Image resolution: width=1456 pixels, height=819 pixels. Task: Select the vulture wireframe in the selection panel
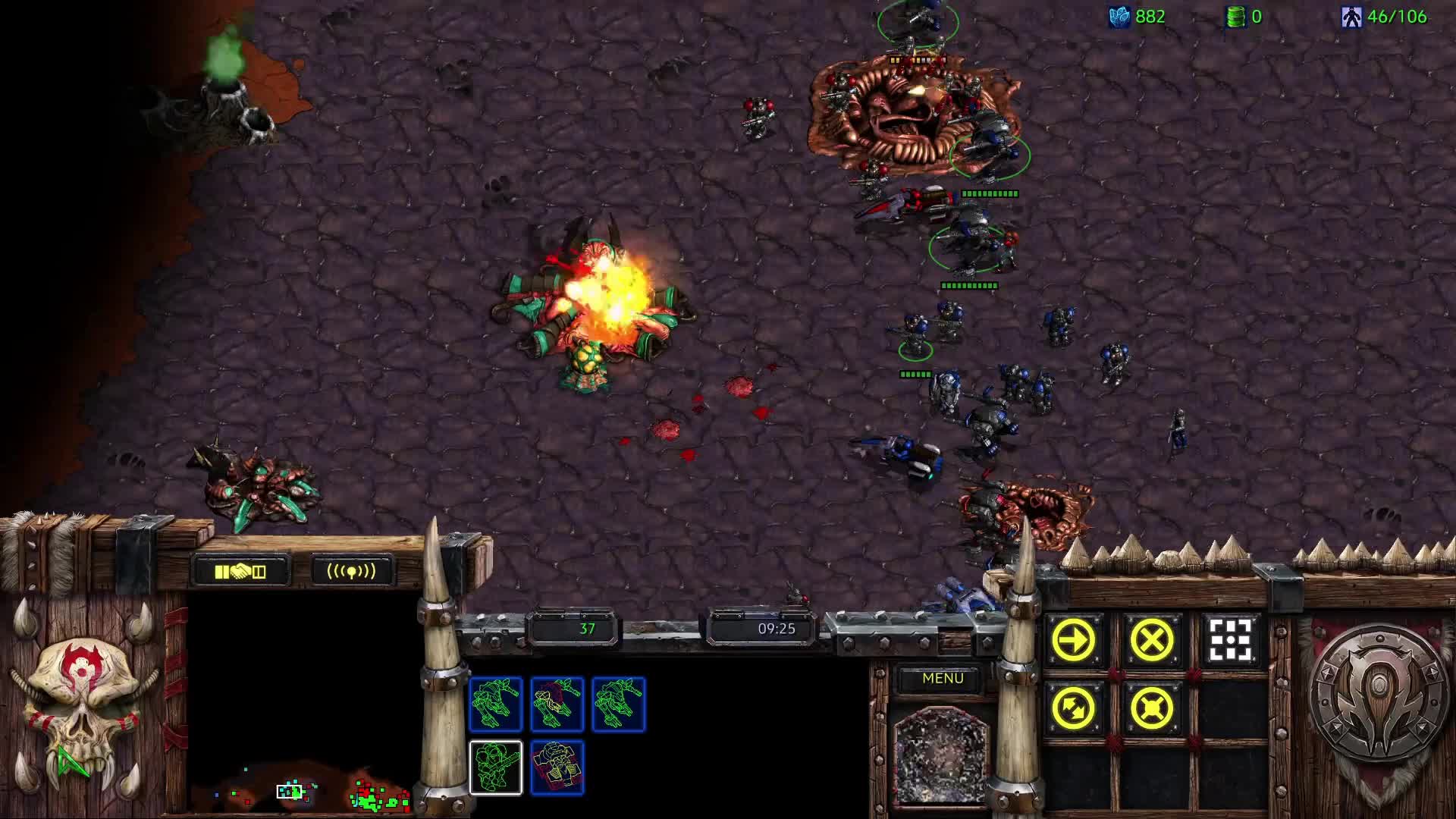pos(558,767)
